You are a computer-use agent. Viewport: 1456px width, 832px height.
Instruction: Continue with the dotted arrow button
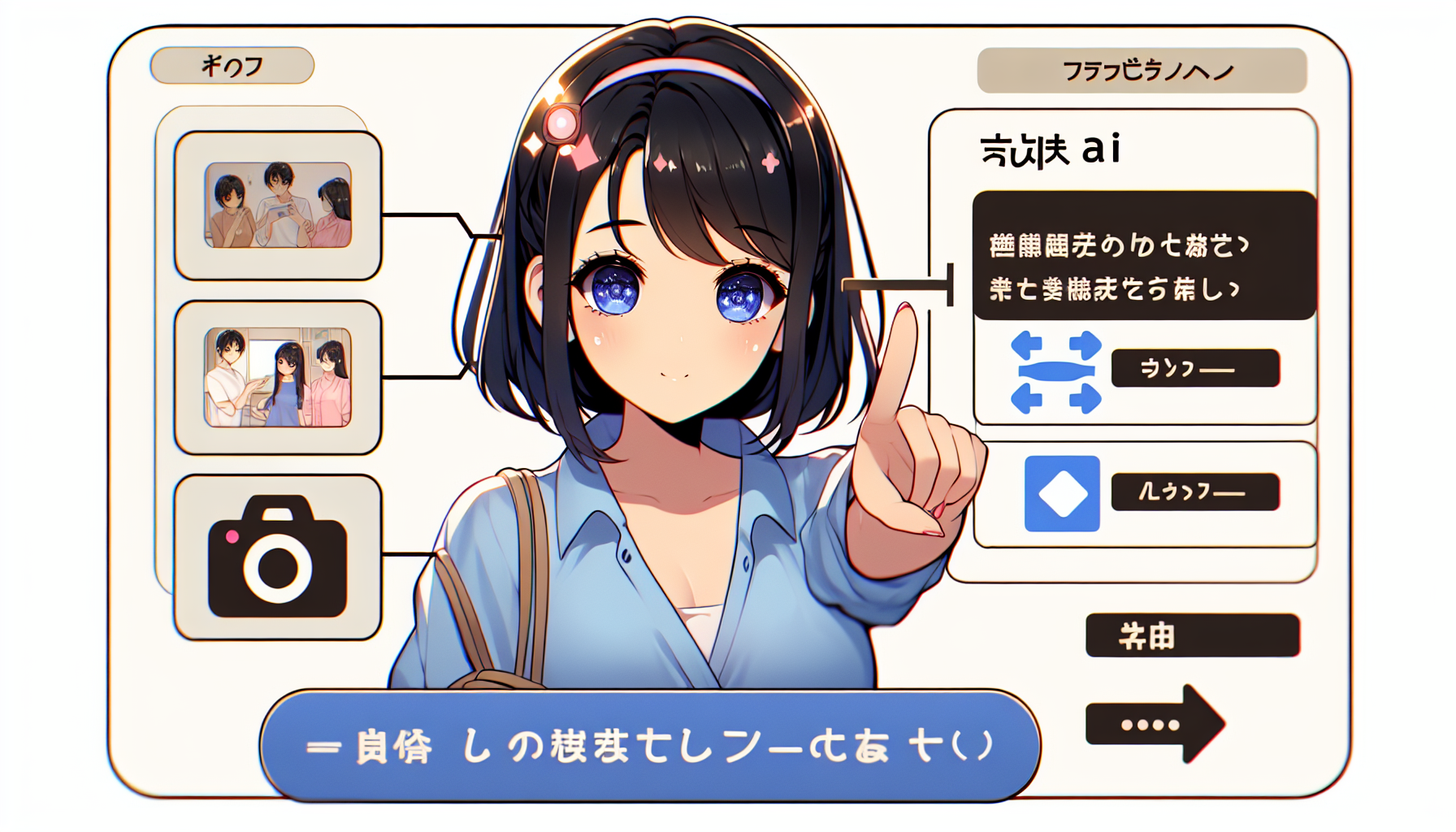pos(1154,724)
